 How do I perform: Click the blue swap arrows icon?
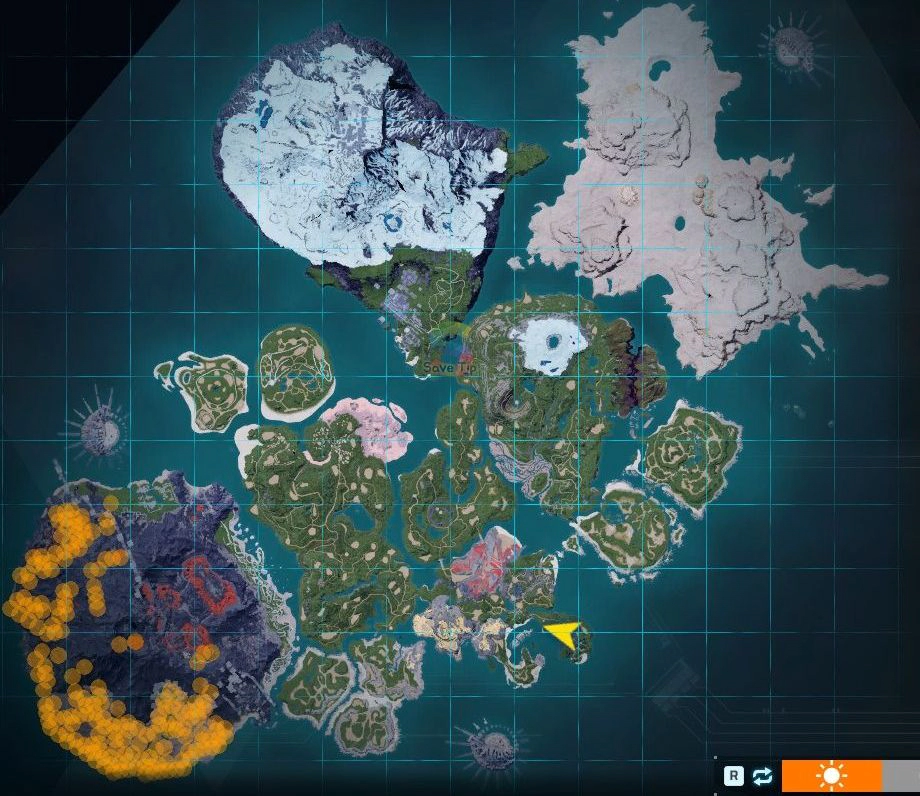[x=763, y=776]
